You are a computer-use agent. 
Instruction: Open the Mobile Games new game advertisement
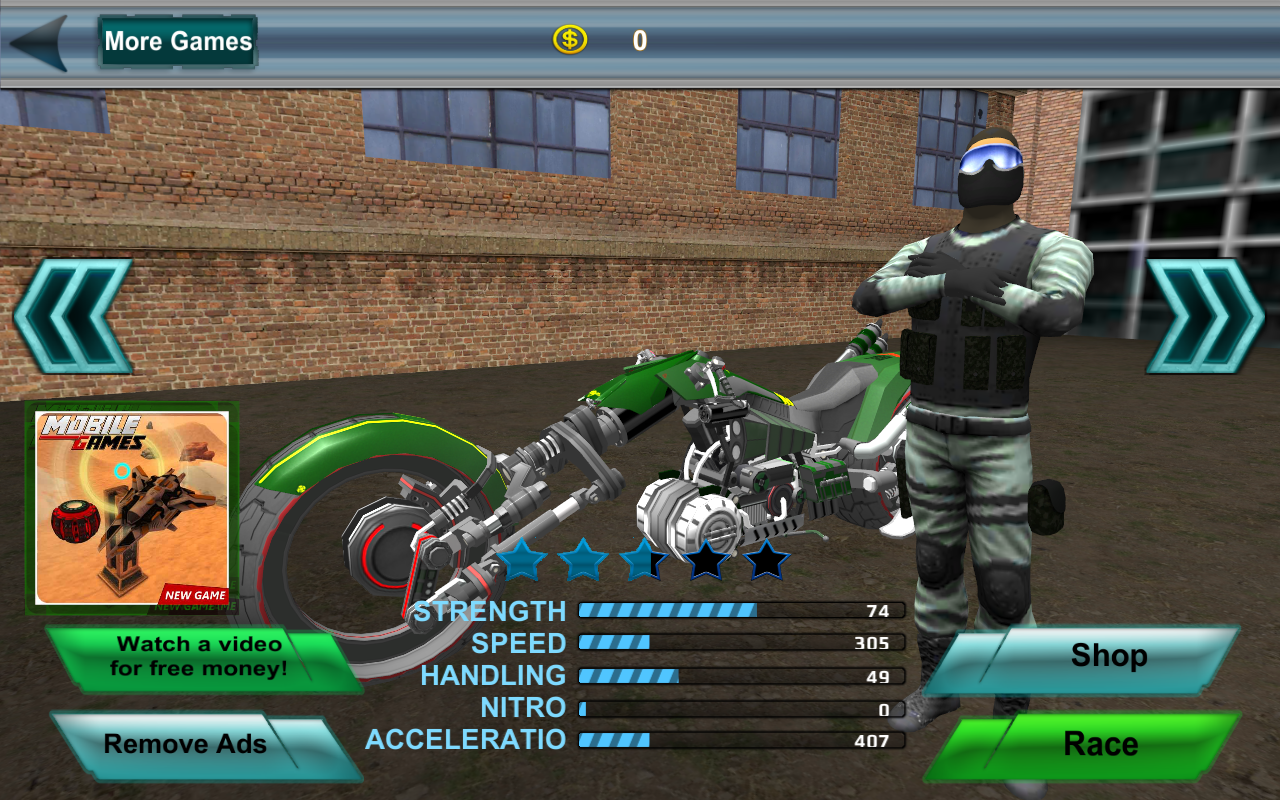tap(133, 505)
